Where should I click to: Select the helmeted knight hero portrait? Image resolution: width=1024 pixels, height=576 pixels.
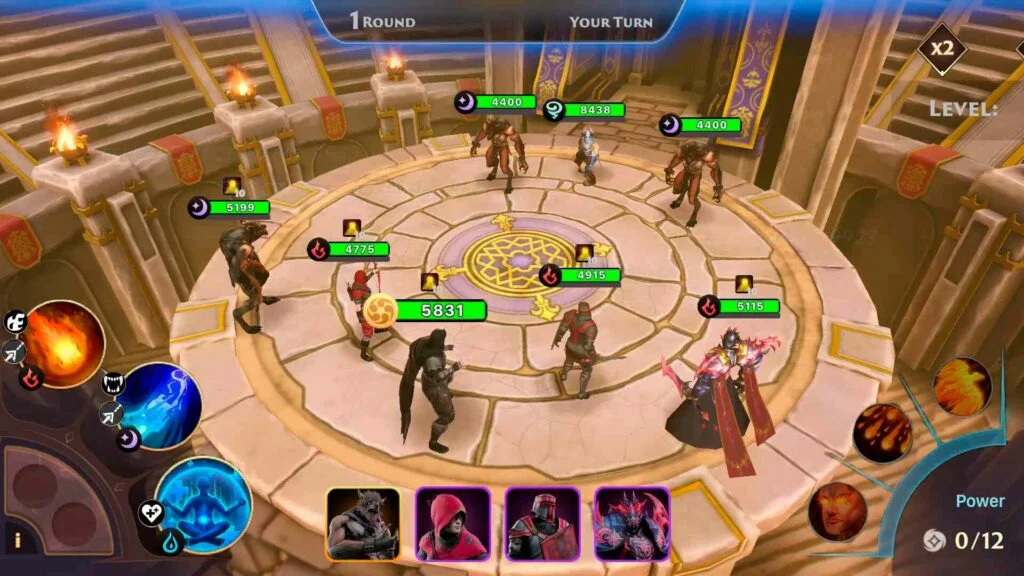pos(542,523)
